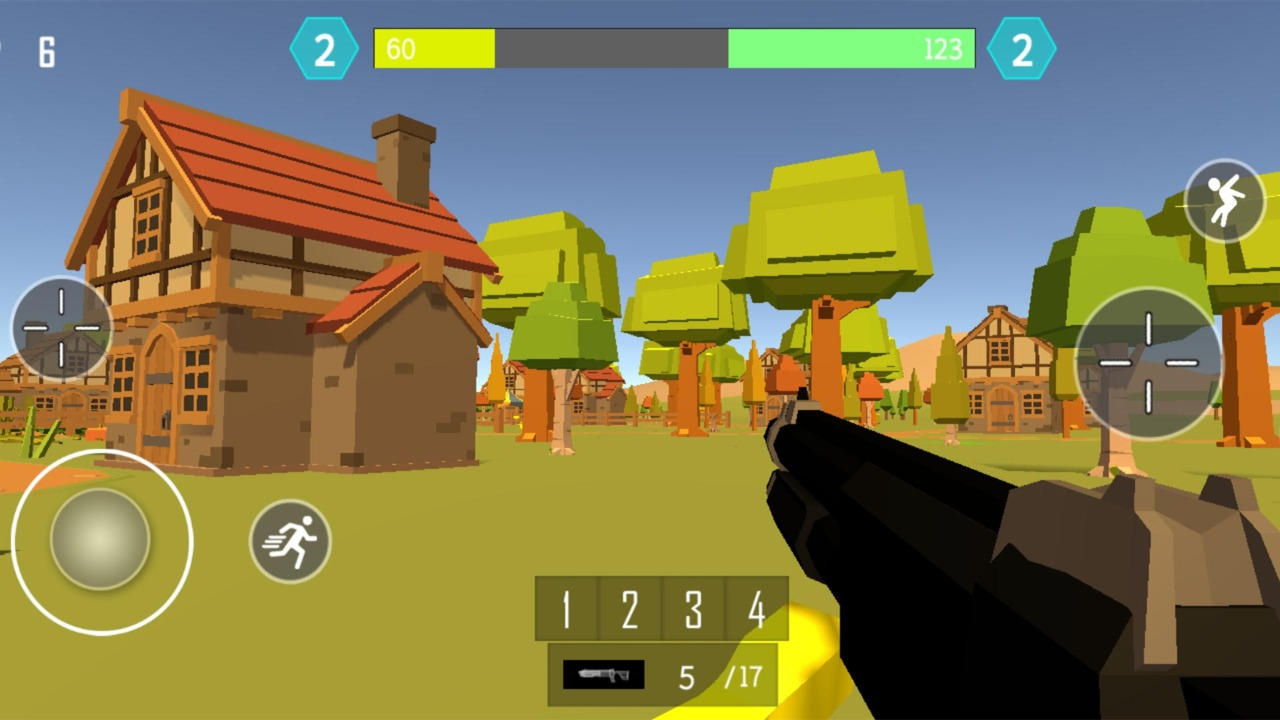Screen dimensions: 1280x720
Task: Select weapon slot 3
Action: [x=693, y=611]
